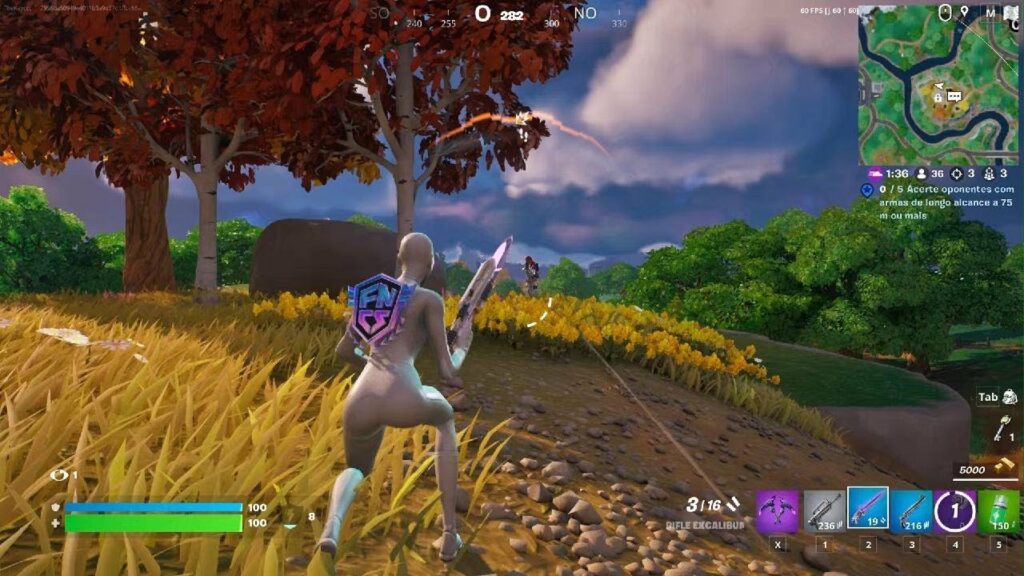
Task: Click the chat bubble marker on minimap
Action: (954, 96)
